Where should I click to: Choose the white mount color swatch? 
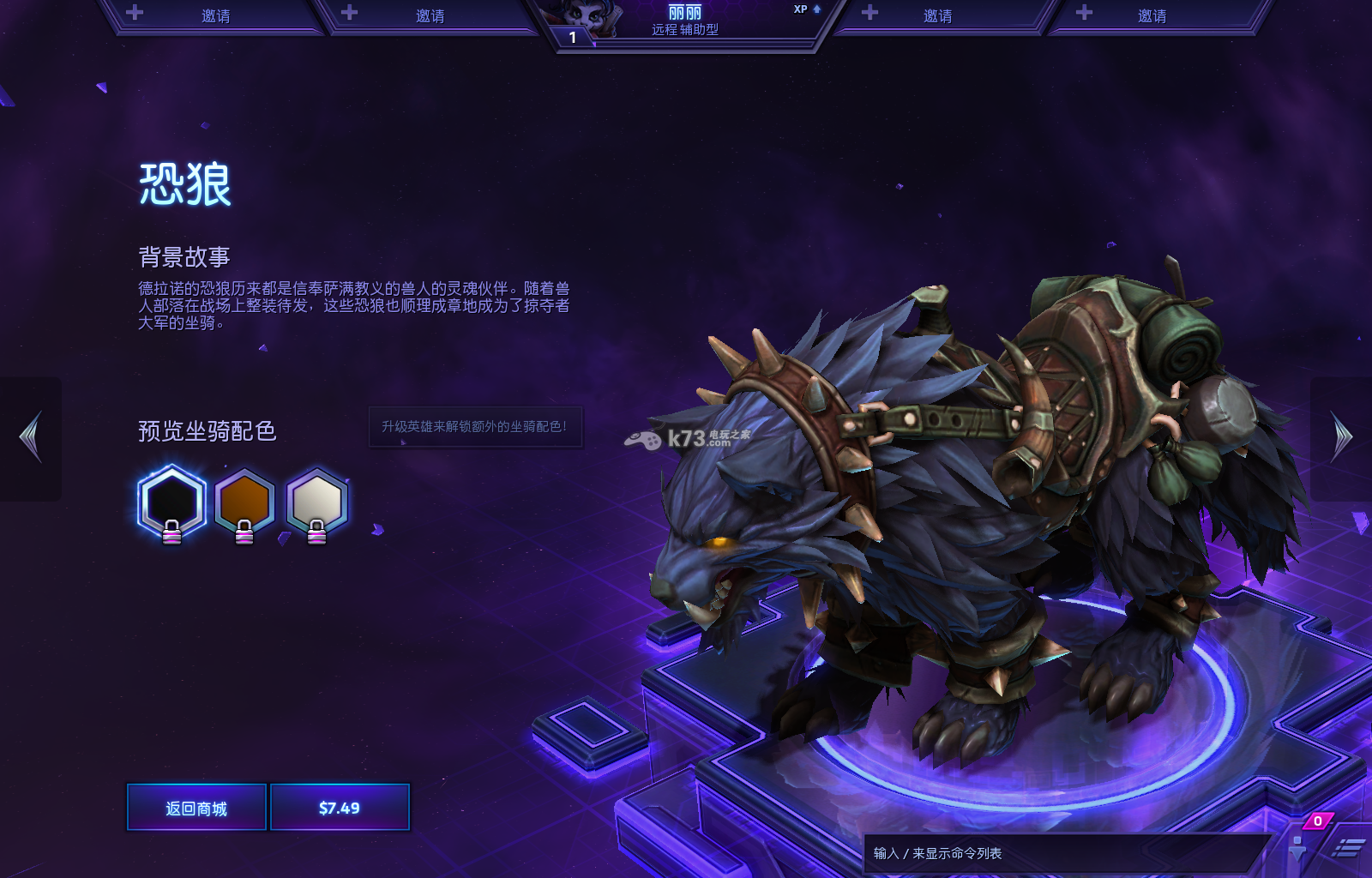tap(316, 502)
